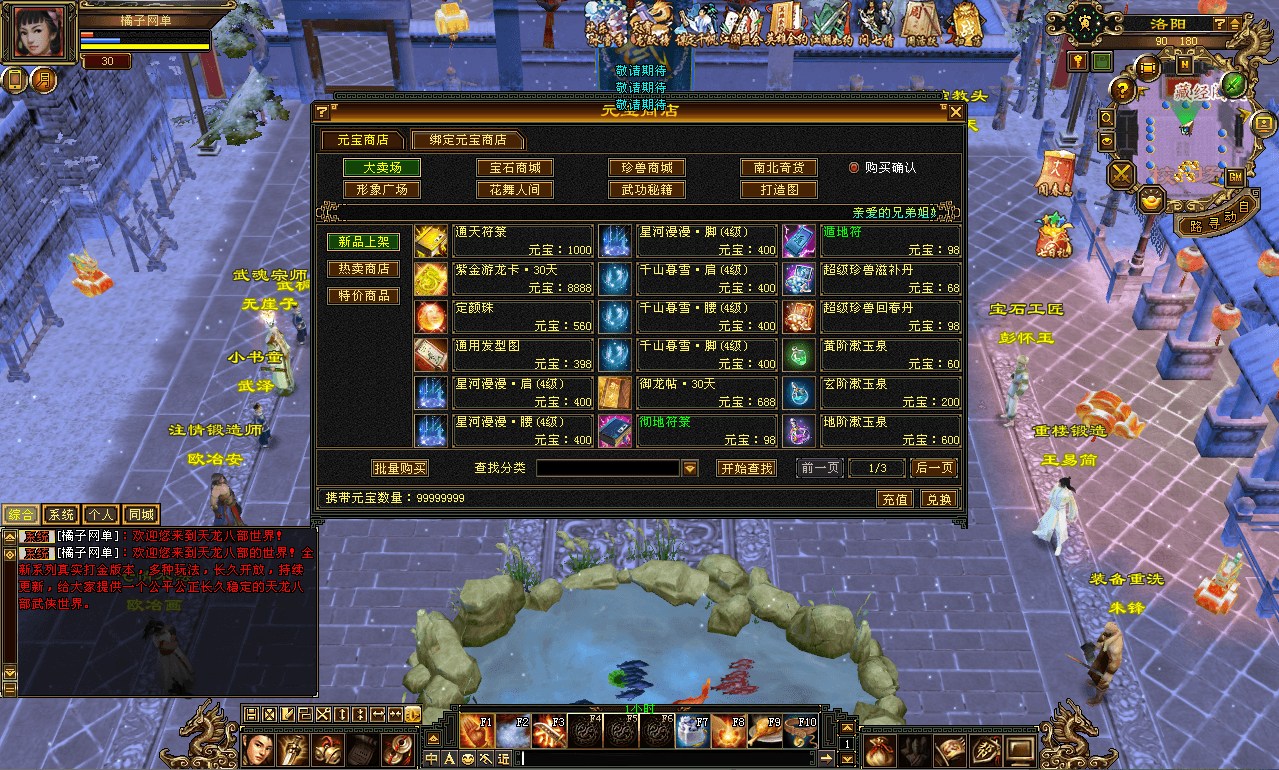Click the 批量购买 button
Viewport: 1279px width, 770px height.
(400, 468)
